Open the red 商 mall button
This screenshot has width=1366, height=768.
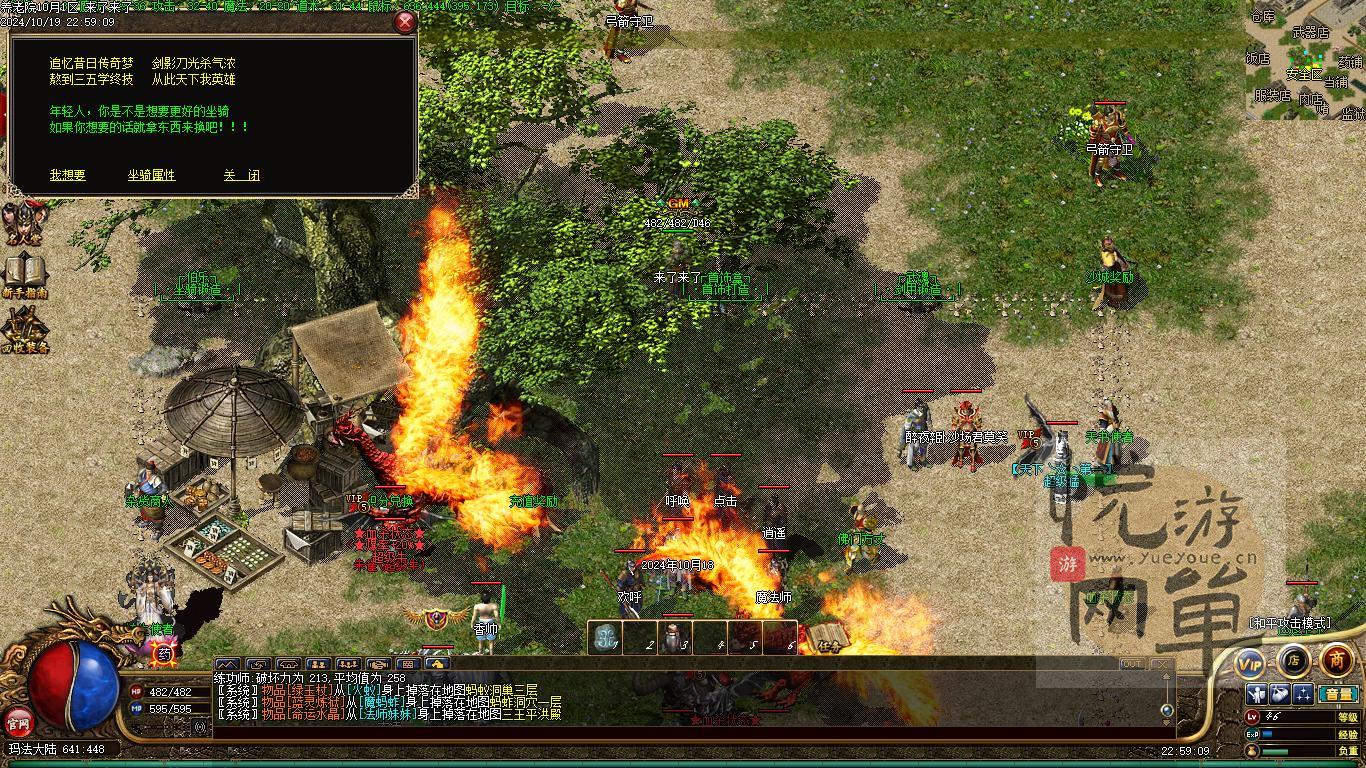coord(1336,660)
